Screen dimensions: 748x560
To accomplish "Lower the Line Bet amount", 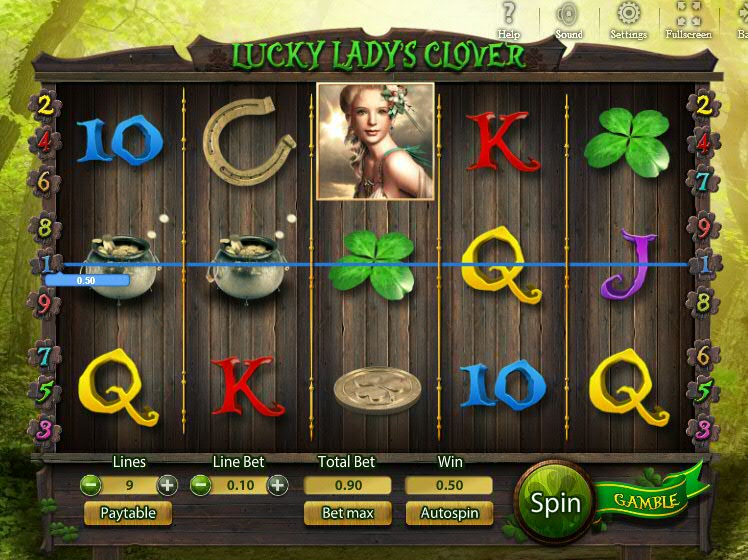I will pos(200,486).
